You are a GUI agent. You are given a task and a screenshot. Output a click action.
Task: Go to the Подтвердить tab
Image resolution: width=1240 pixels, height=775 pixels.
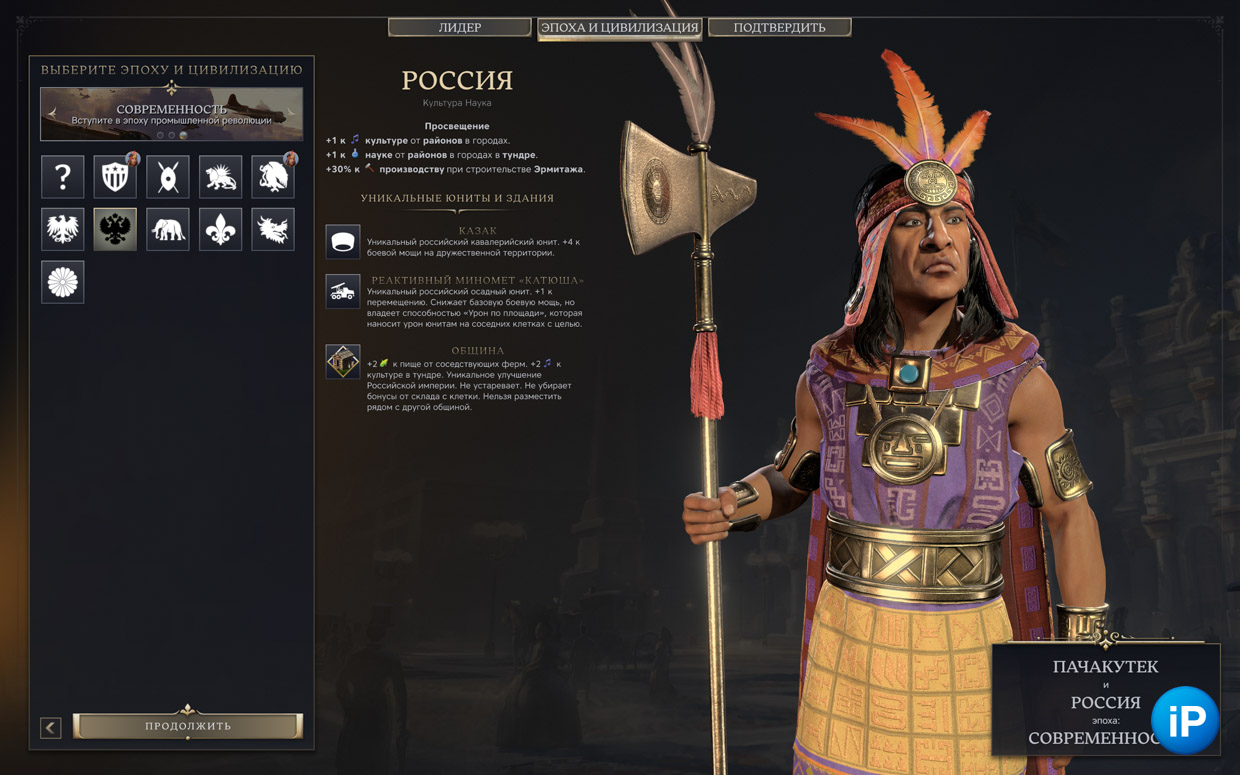tap(779, 27)
